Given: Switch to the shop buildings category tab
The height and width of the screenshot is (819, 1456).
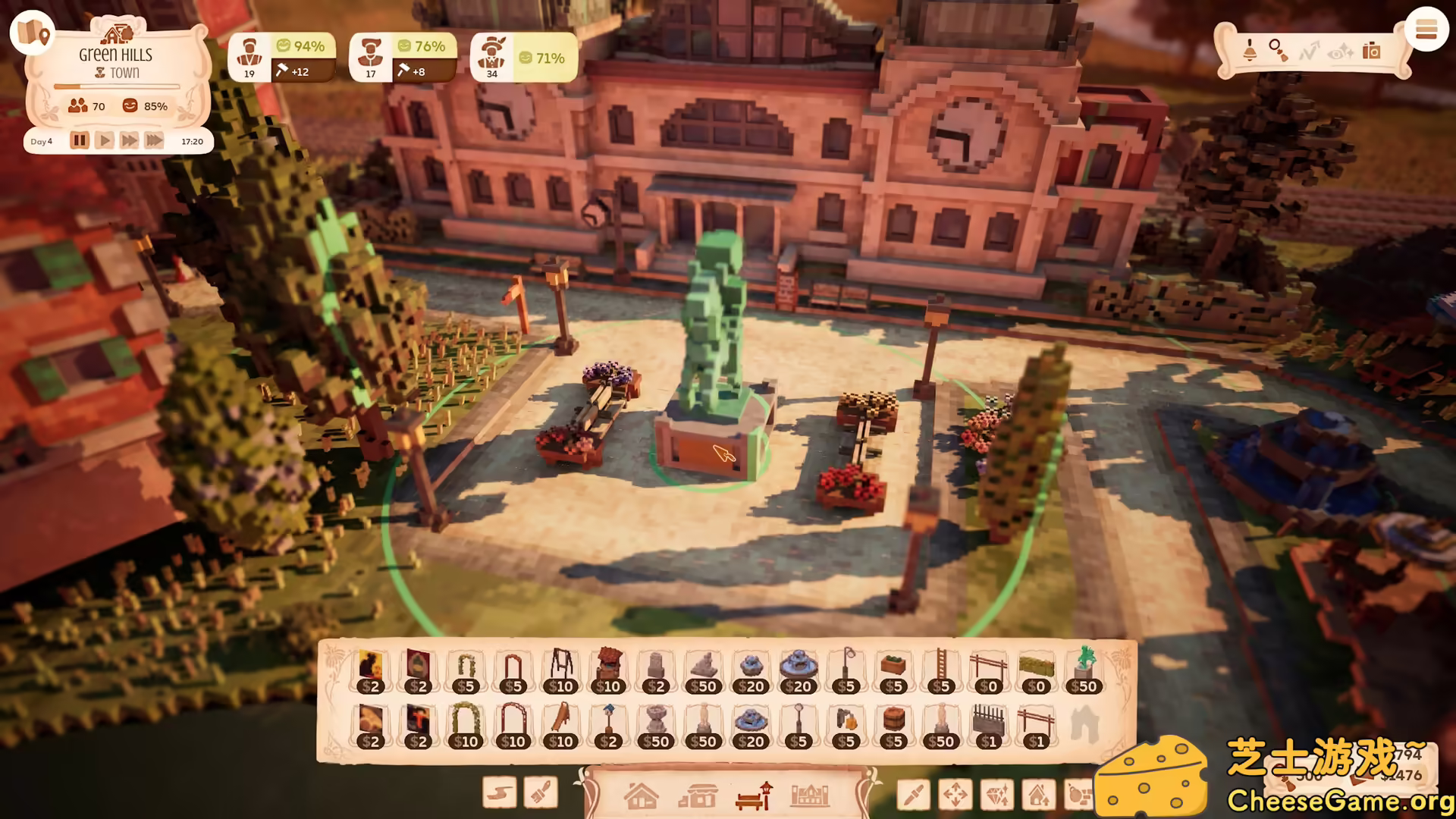Looking at the screenshot, I should (x=699, y=796).
